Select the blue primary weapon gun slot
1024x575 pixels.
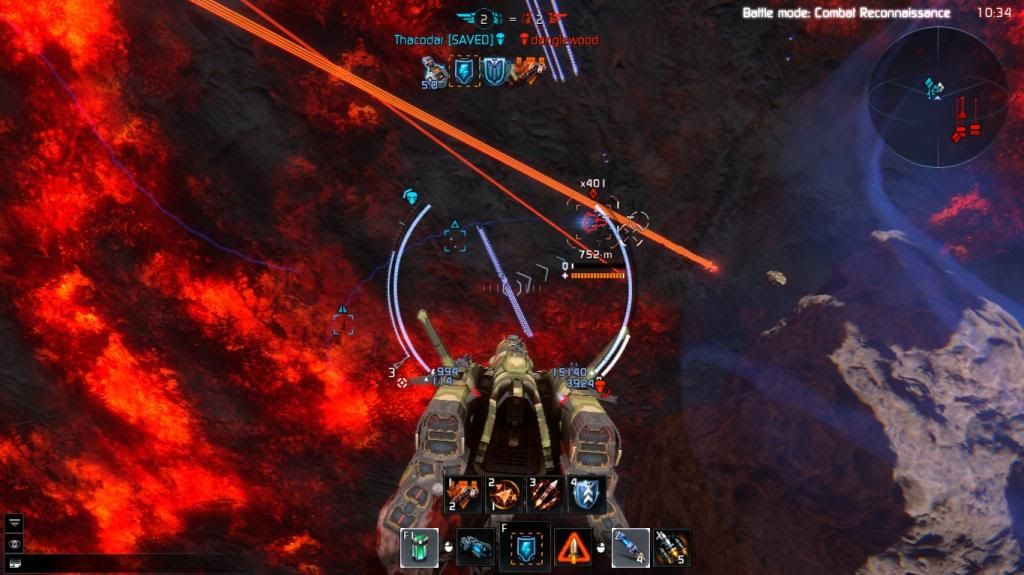click(476, 548)
